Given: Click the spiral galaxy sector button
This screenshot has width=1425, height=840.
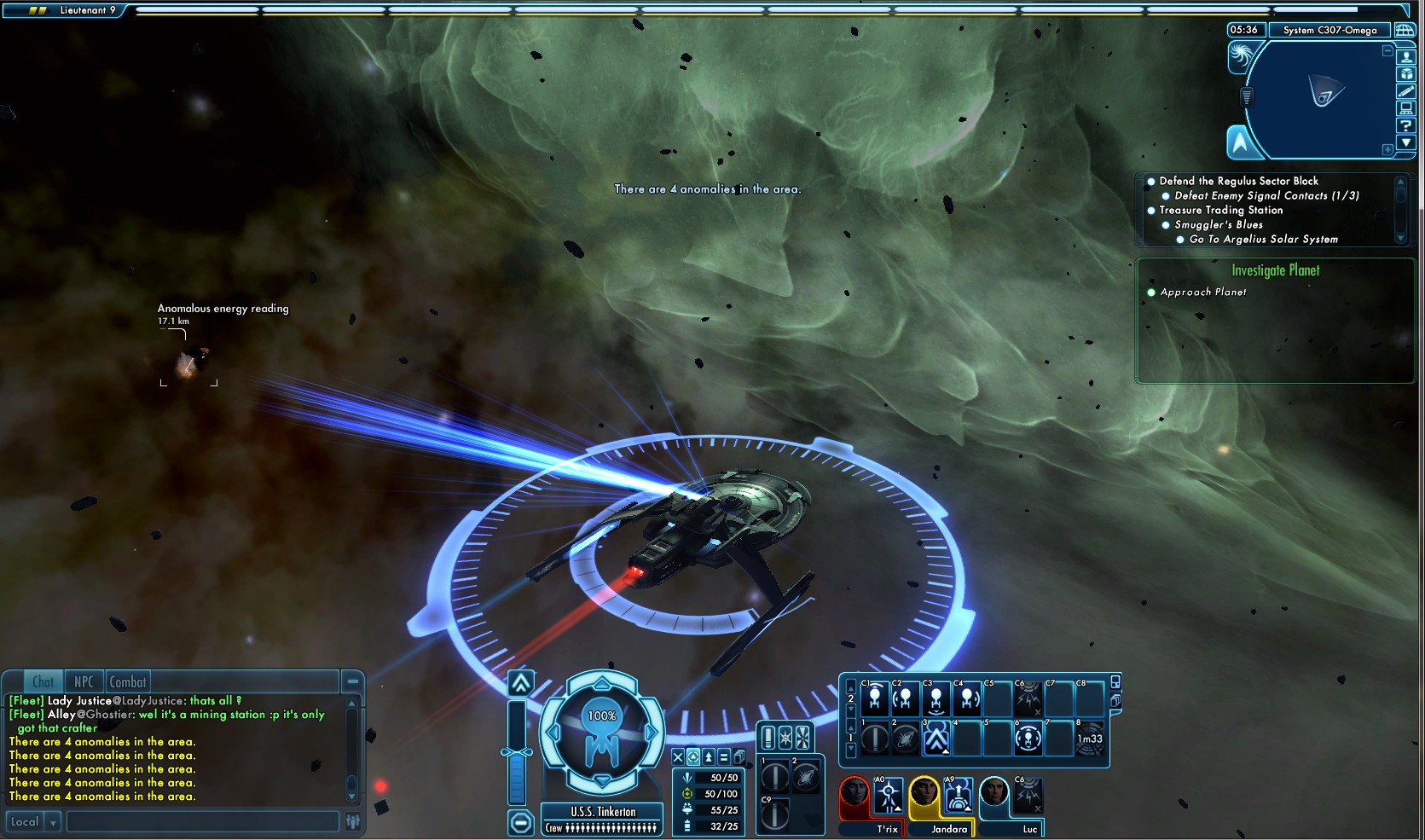Looking at the screenshot, I should 1241,56.
